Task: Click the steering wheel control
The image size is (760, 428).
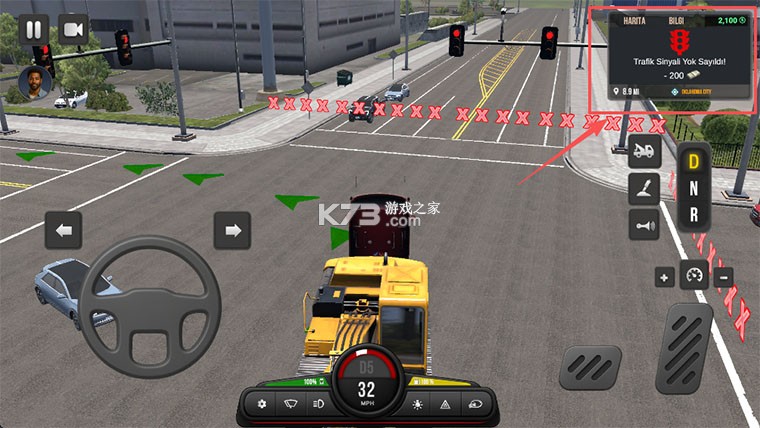Action: (149, 306)
